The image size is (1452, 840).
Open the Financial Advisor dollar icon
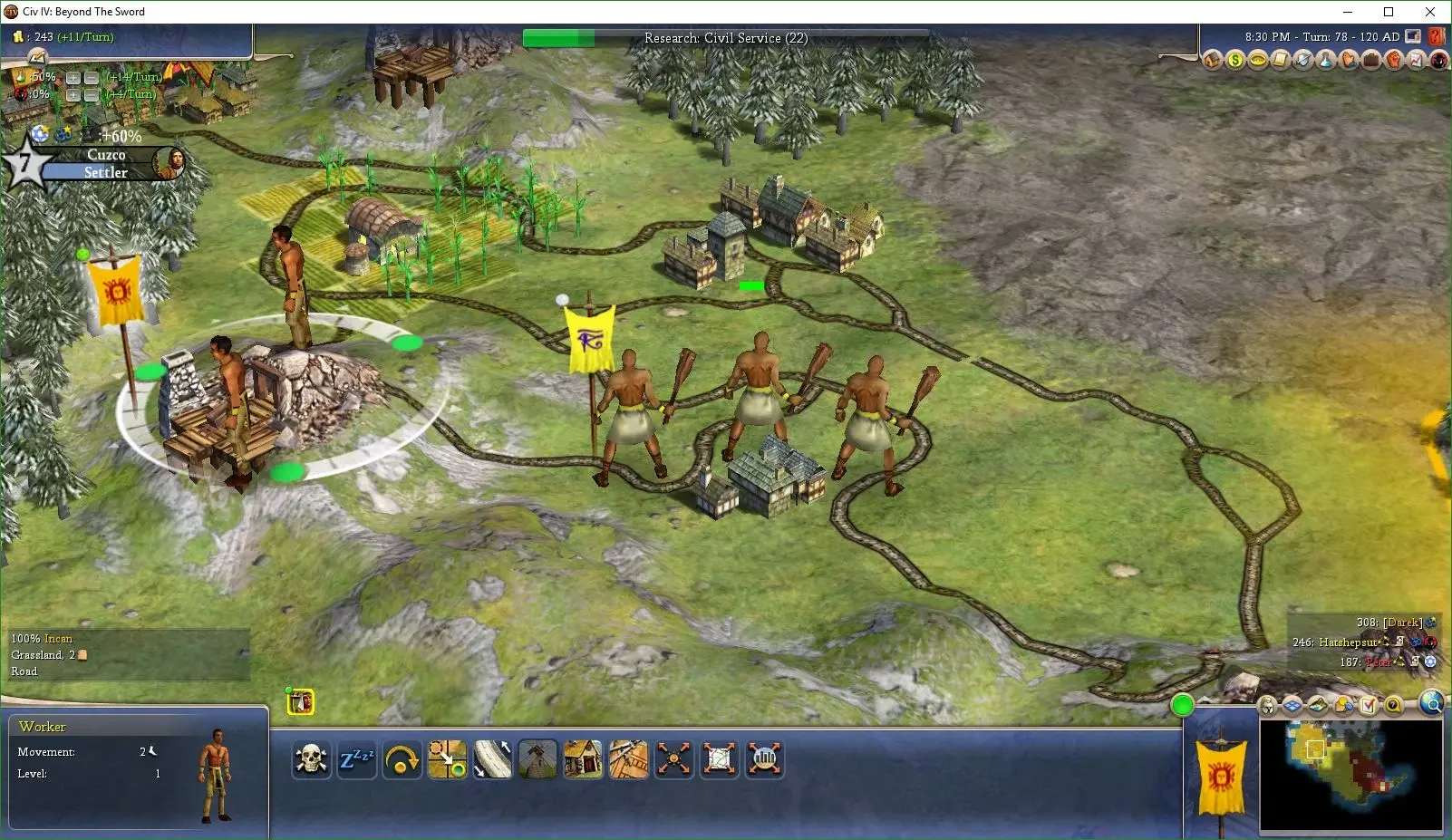(1234, 60)
